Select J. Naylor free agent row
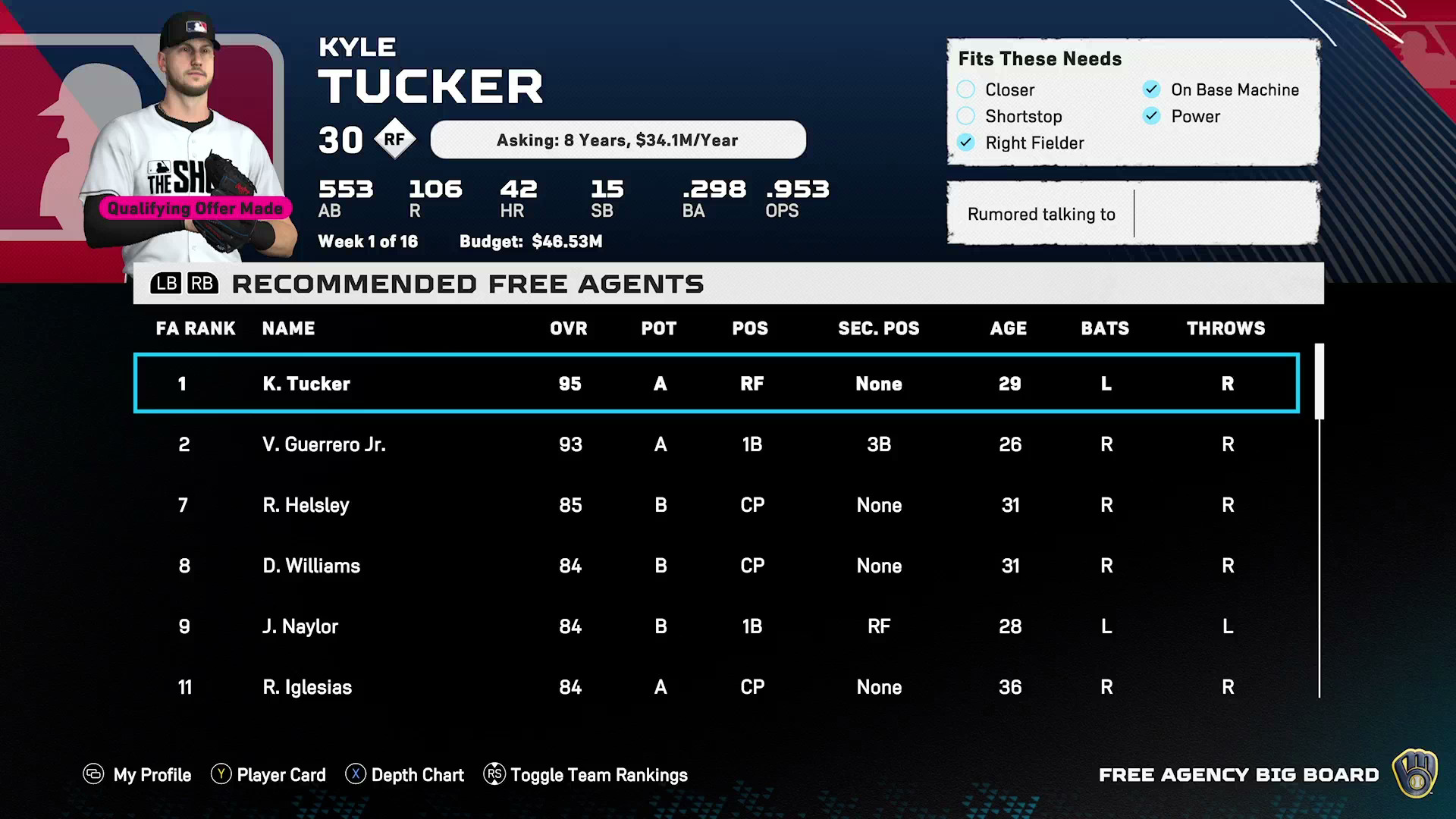This screenshot has height=819, width=1456. pos(716,626)
